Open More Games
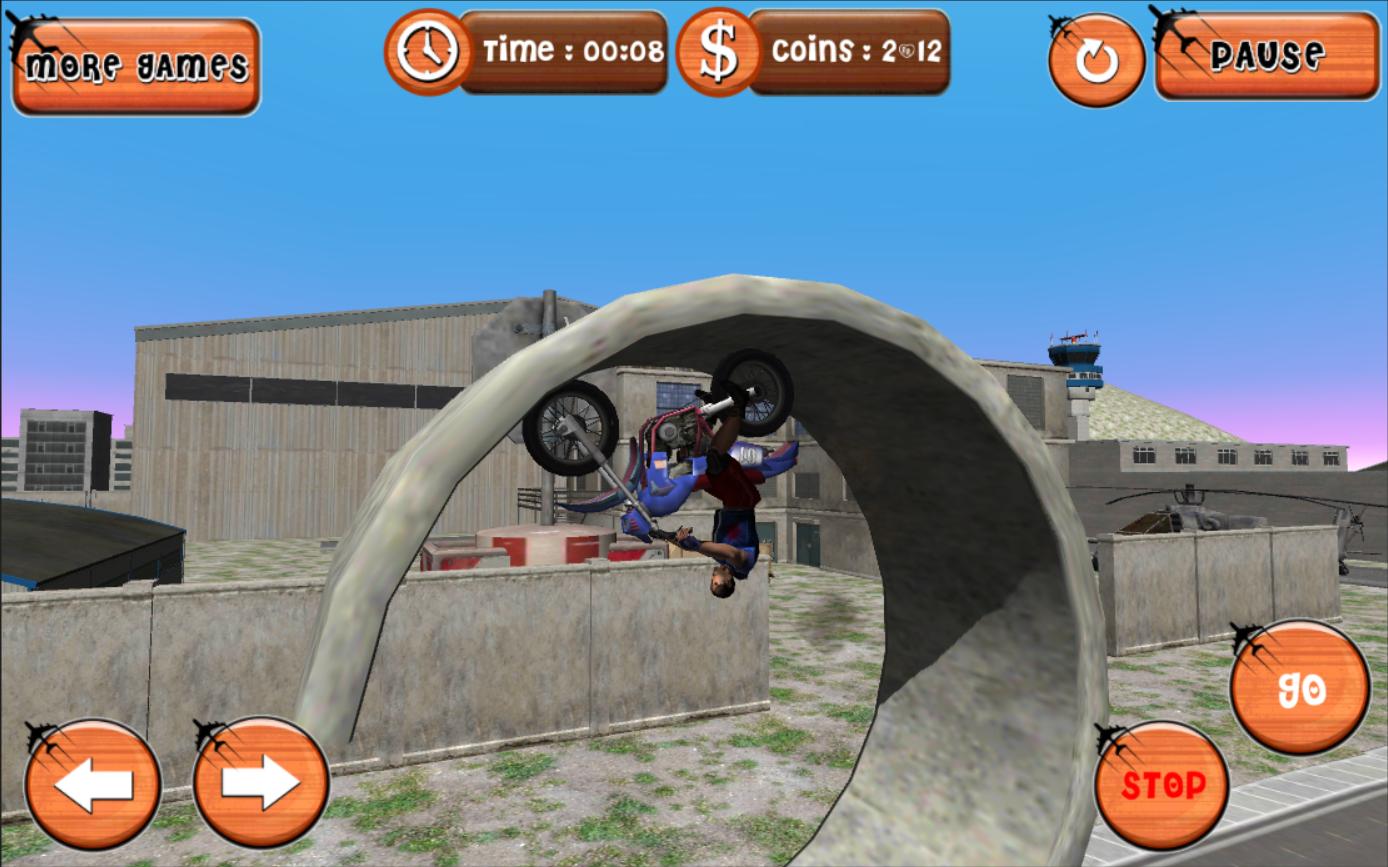Image resolution: width=1388 pixels, height=867 pixels. (135, 62)
